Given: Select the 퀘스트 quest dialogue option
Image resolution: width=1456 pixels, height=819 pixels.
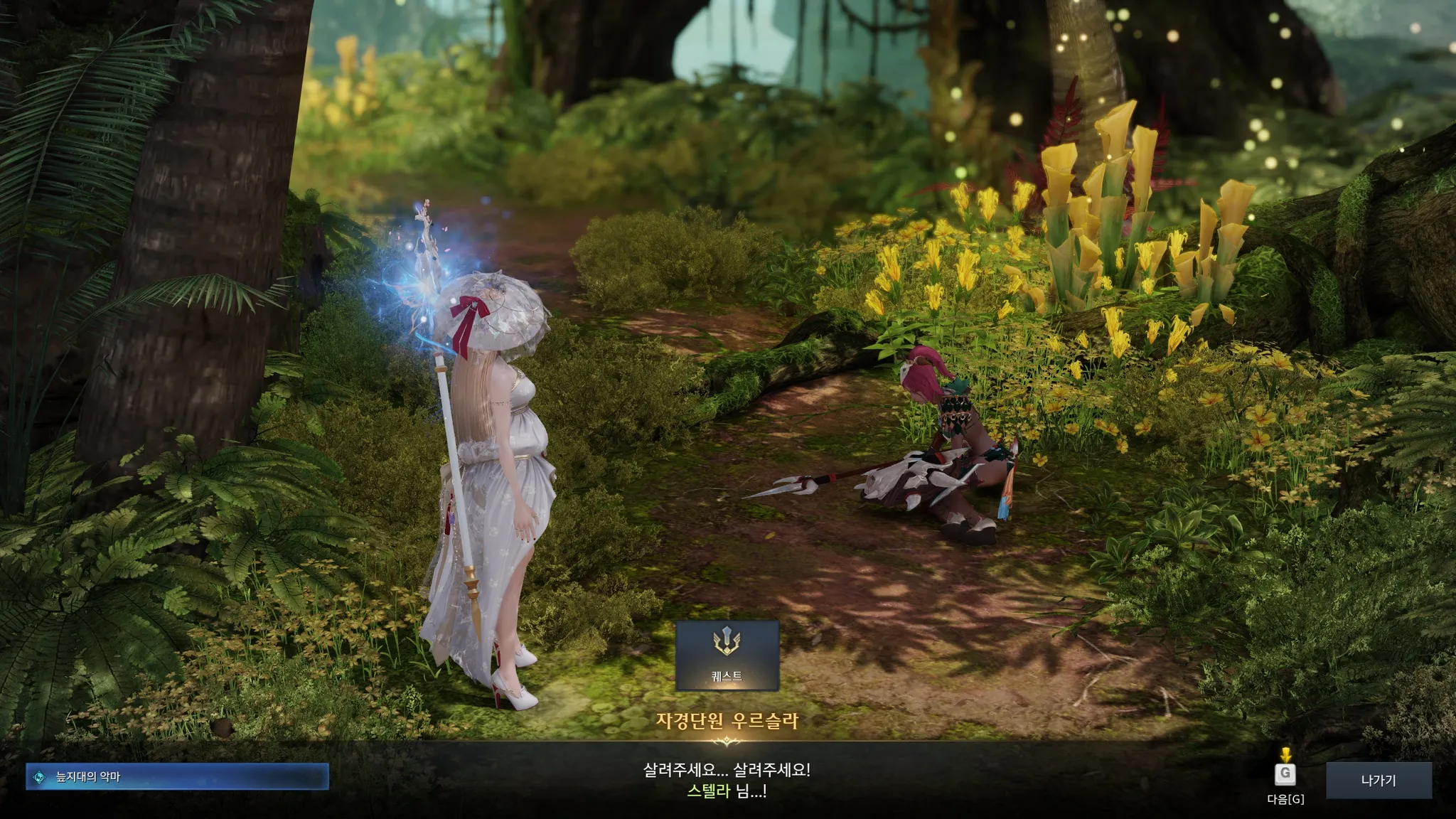Looking at the screenshot, I should tap(727, 655).
